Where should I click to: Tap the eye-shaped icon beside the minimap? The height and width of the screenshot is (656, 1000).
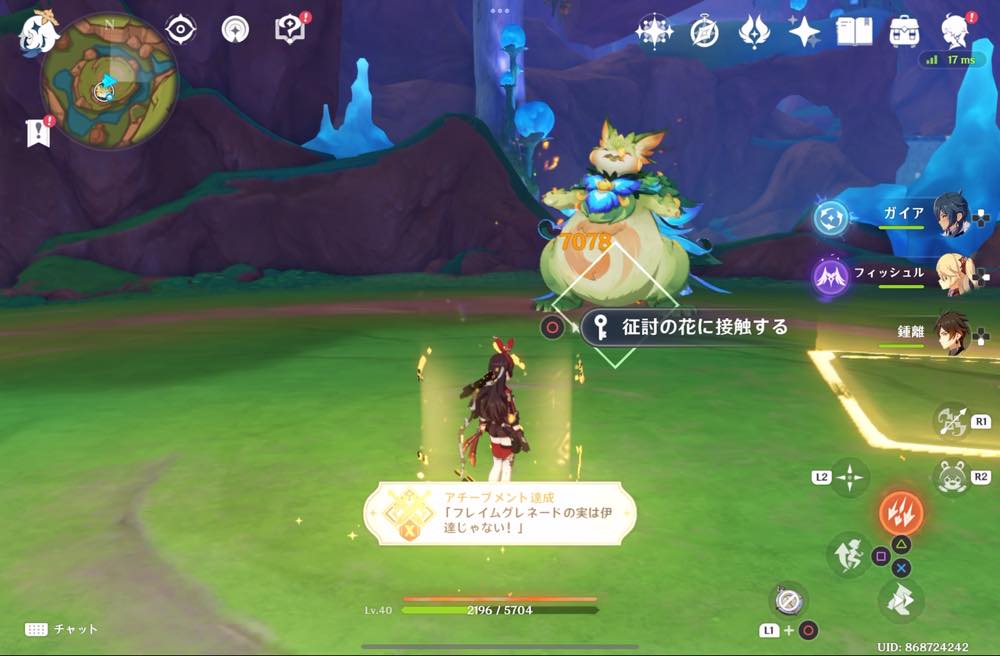click(x=181, y=30)
